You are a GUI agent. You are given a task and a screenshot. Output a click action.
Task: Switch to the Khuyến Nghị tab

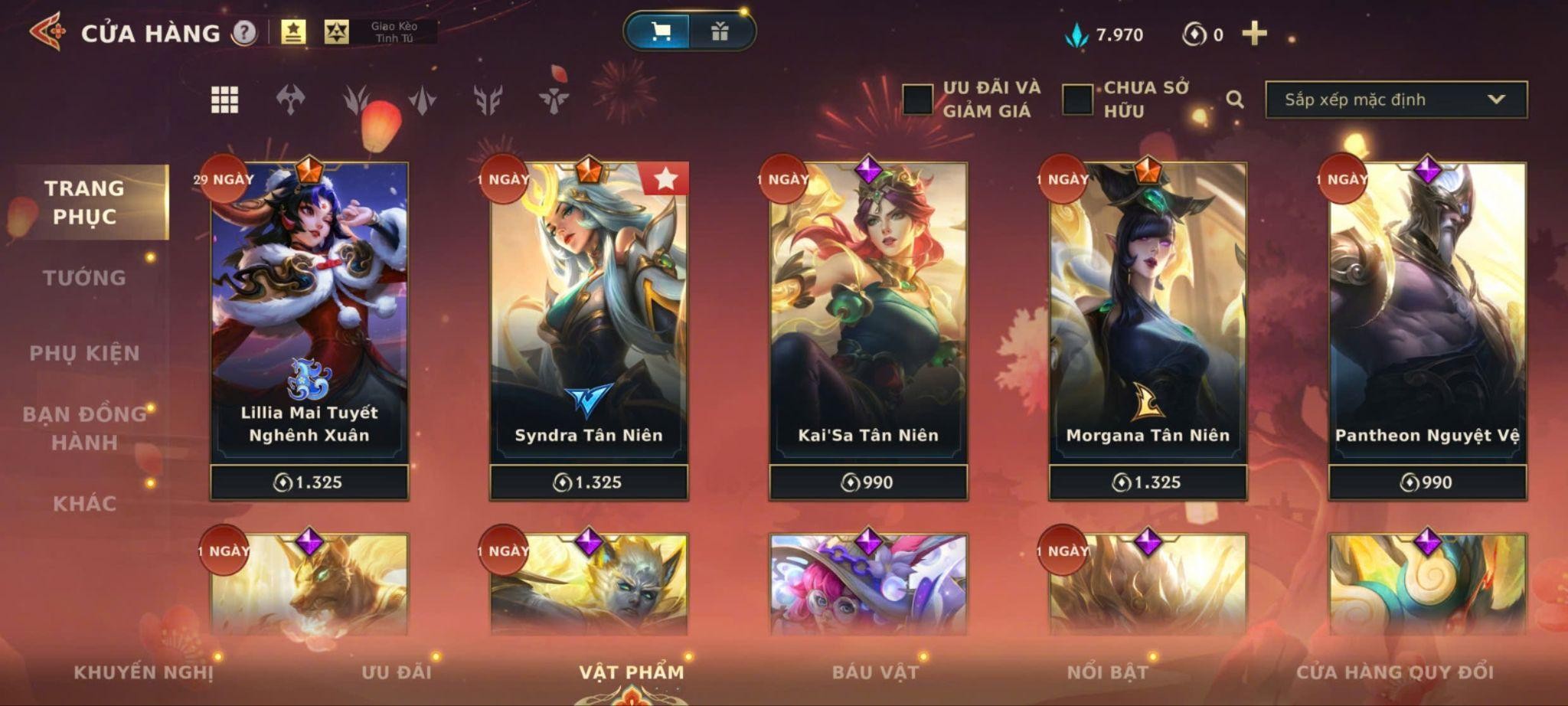[143, 672]
